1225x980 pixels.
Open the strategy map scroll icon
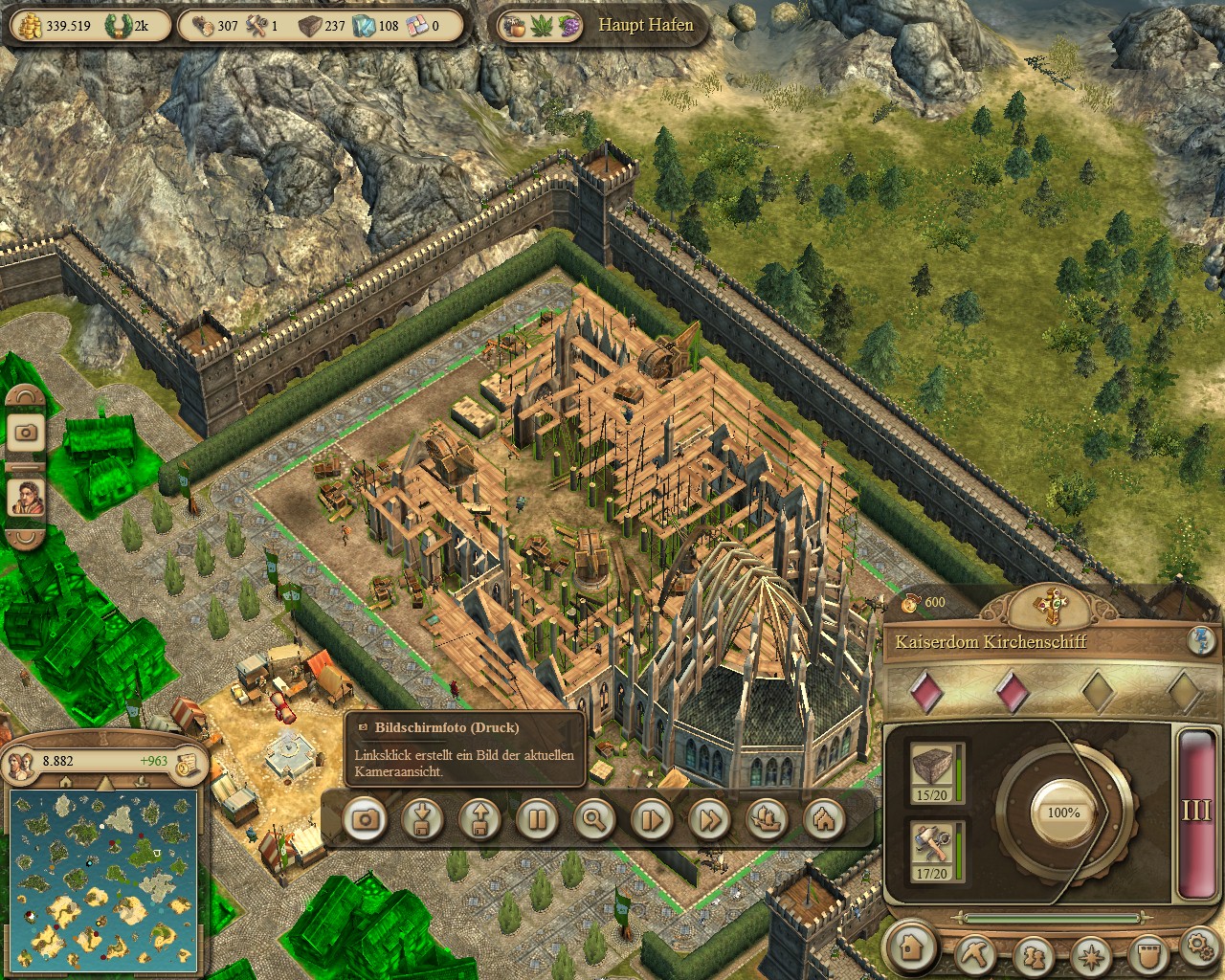click(188, 762)
